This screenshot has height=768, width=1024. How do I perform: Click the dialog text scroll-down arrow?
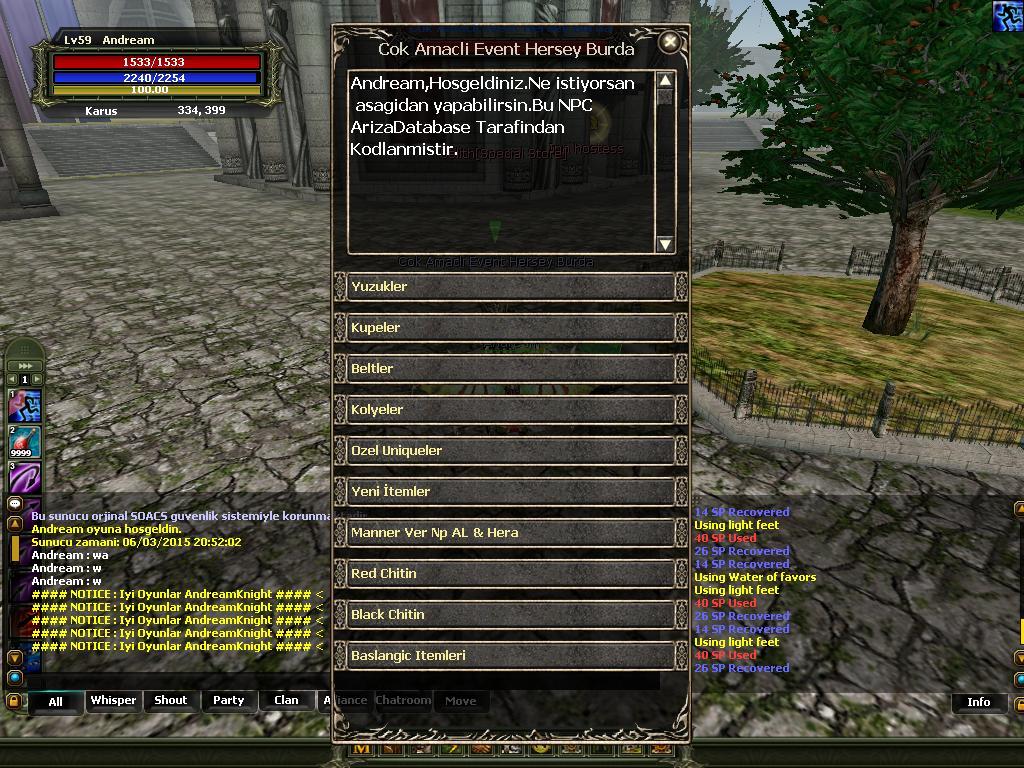(x=665, y=244)
